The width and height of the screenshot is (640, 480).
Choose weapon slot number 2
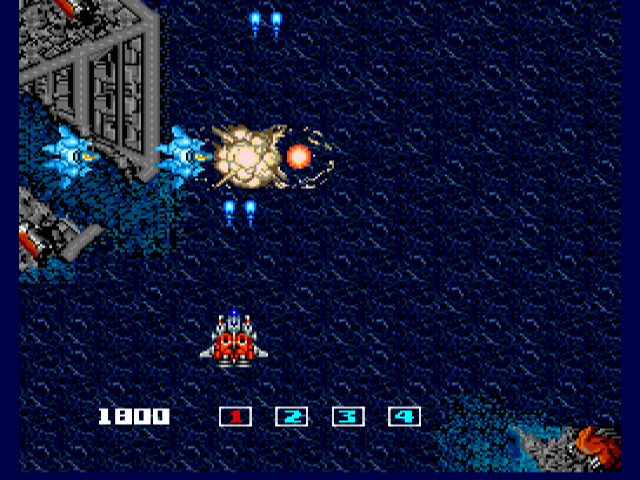coord(291,417)
